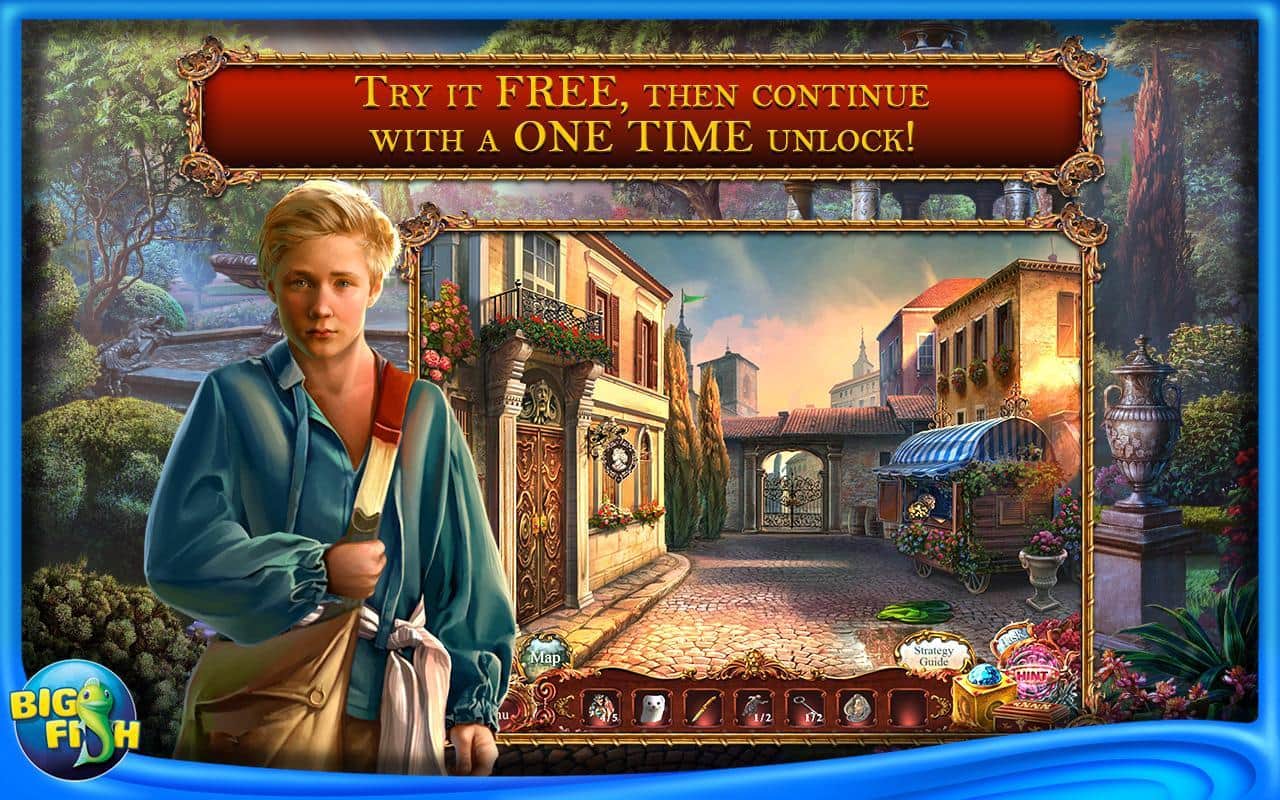The width and height of the screenshot is (1280, 800).
Task: Activate the HINT button
Action: click(x=1035, y=677)
